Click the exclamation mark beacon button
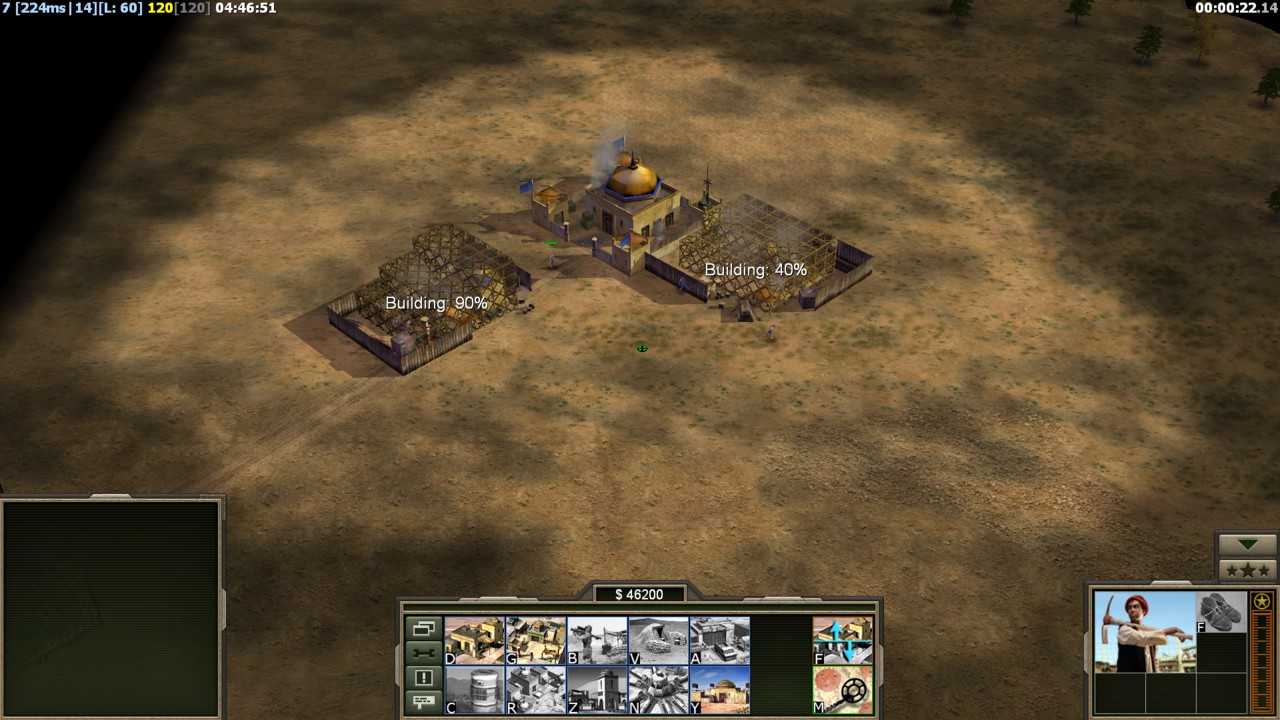 pos(423,677)
